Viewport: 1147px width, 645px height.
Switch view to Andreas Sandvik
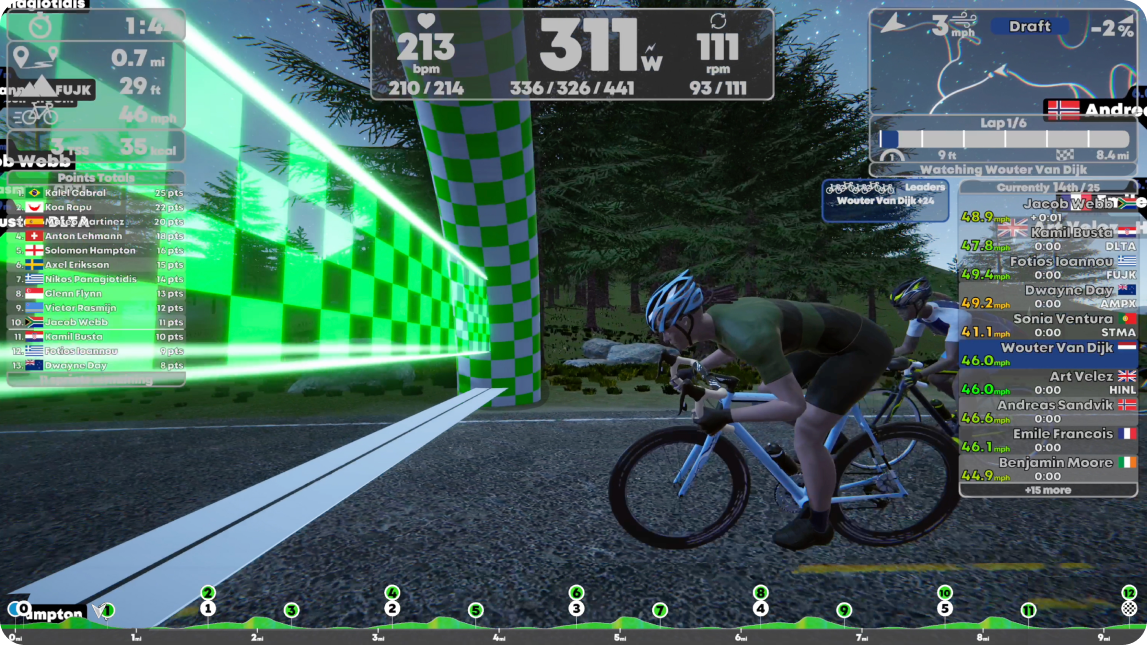[1048, 412]
